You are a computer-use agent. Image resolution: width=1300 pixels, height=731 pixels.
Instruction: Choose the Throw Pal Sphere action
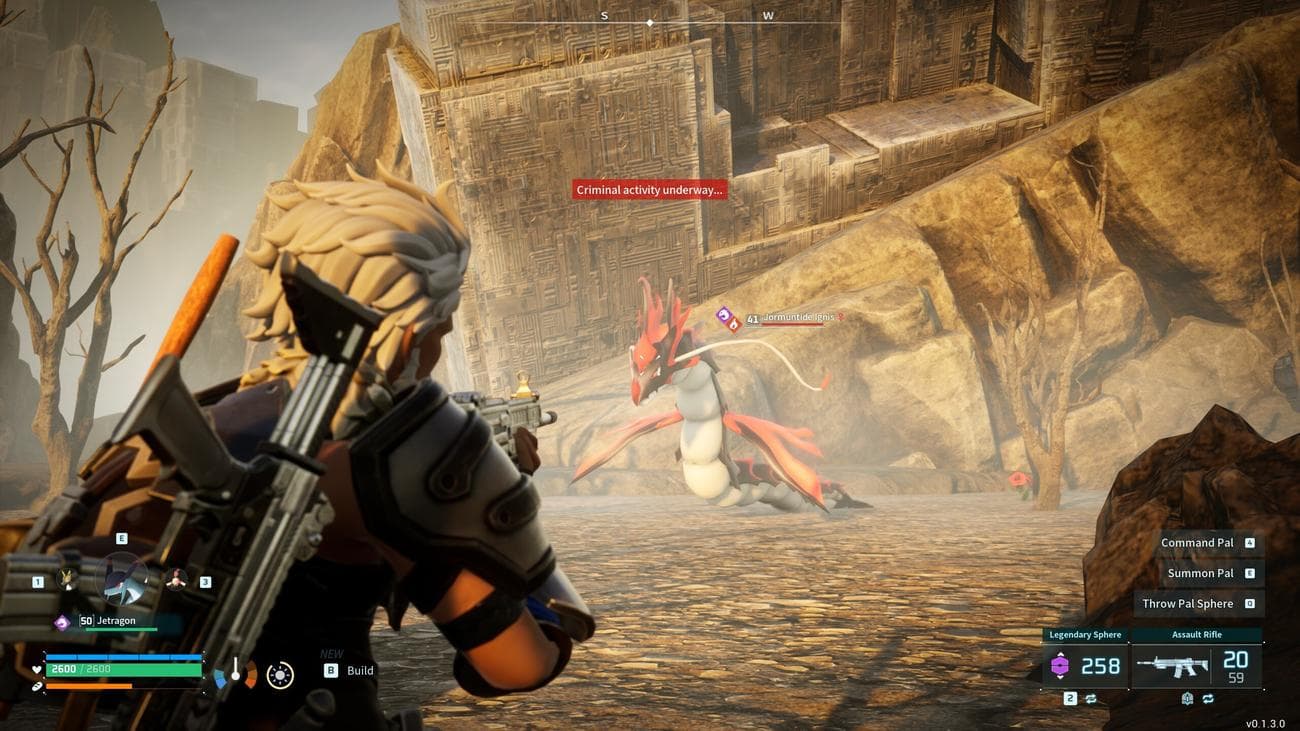point(1188,603)
